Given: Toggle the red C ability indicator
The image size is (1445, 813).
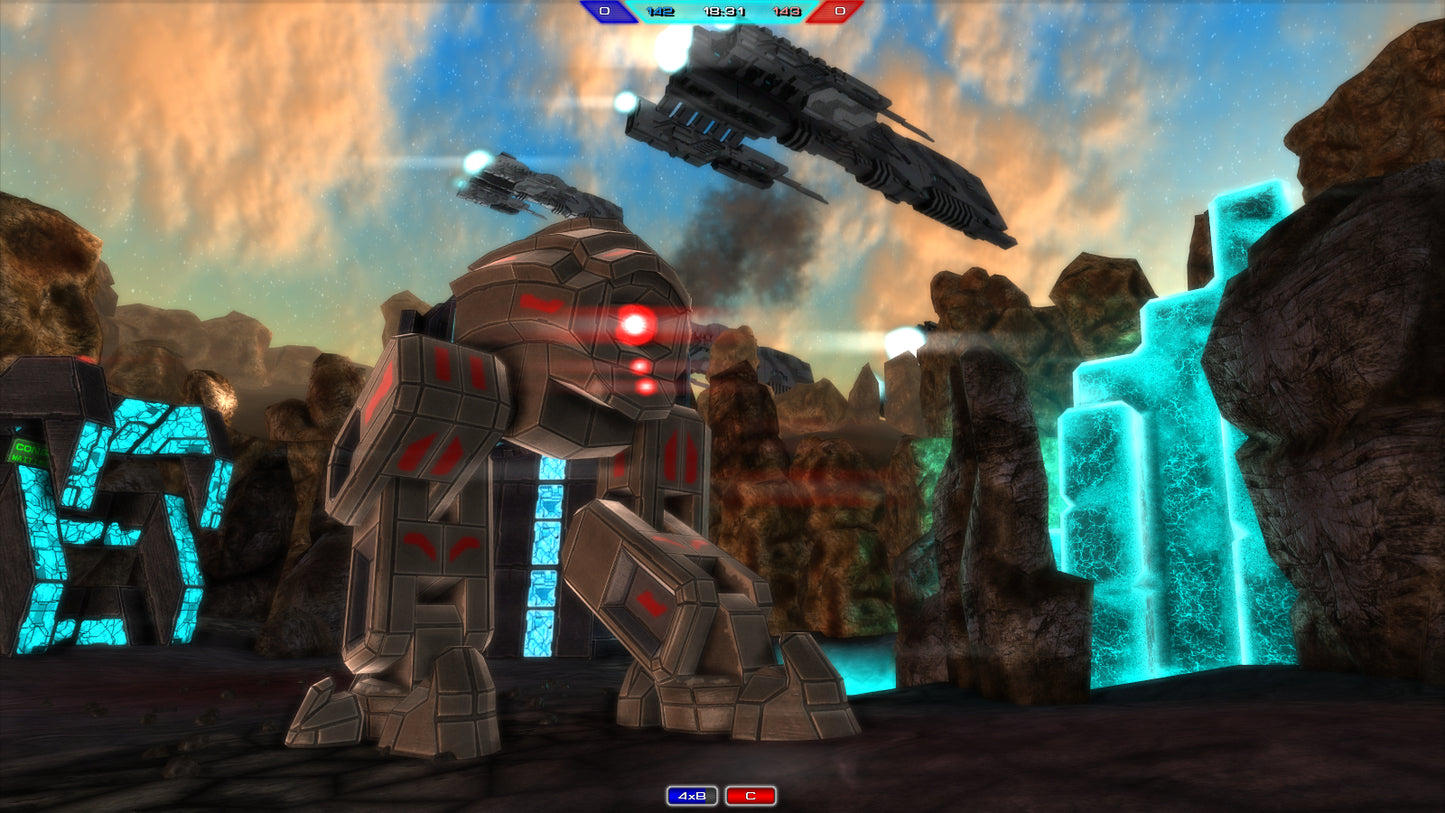Looking at the screenshot, I should point(752,793).
